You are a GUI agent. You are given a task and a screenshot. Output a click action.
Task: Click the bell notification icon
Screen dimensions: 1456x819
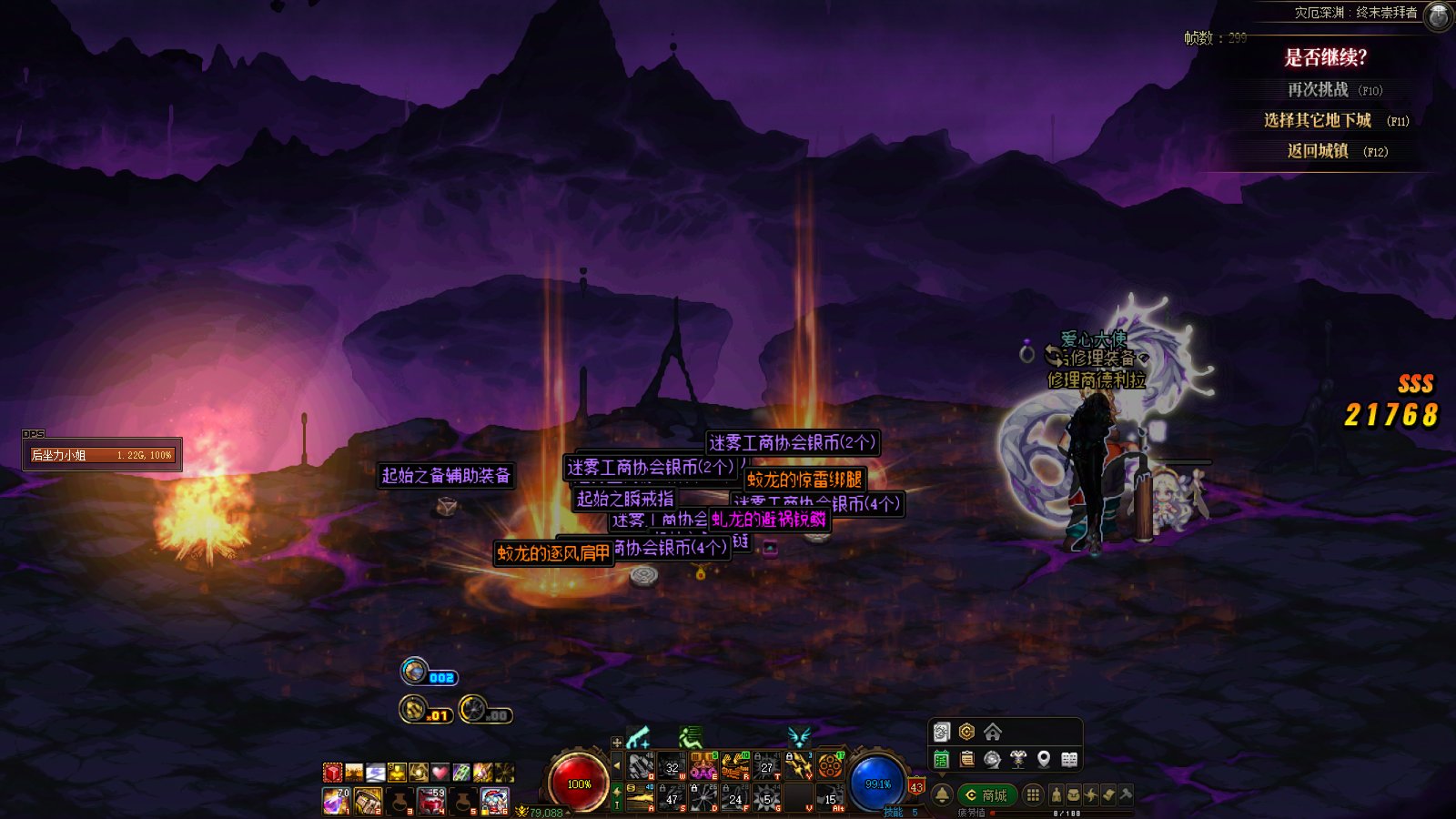[x=942, y=795]
